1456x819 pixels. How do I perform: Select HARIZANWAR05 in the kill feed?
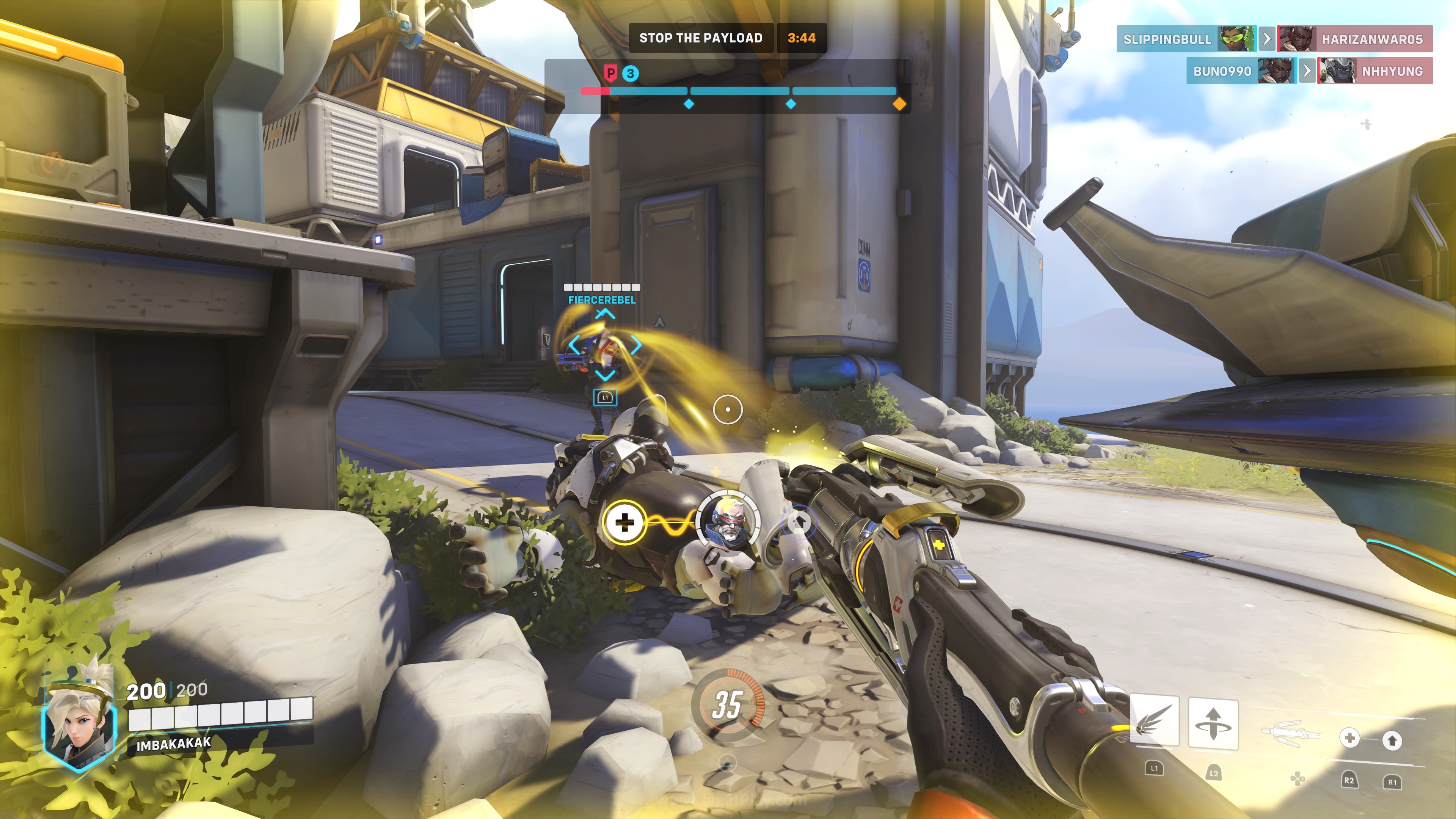1371,39
